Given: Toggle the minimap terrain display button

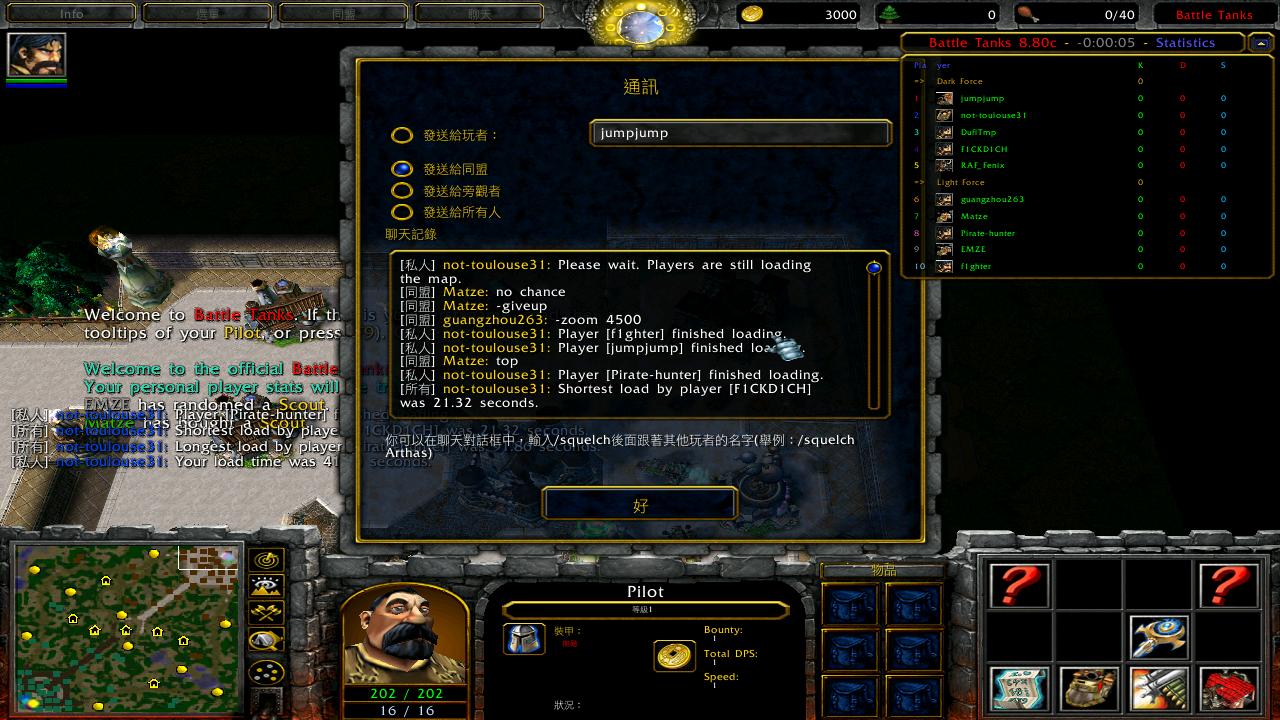Looking at the screenshot, I should click(267, 586).
